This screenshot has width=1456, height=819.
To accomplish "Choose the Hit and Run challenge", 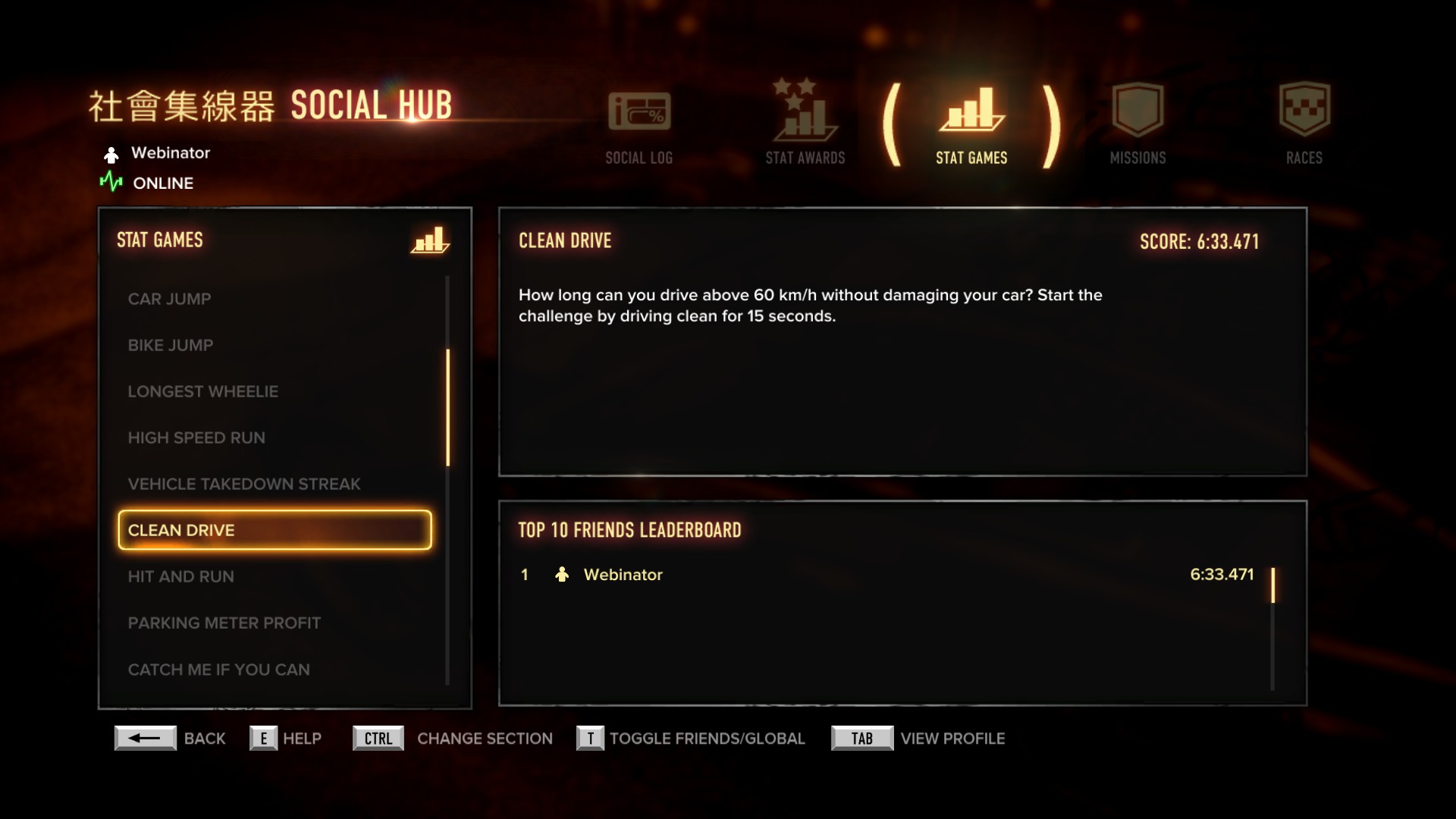I will (x=180, y=576).
